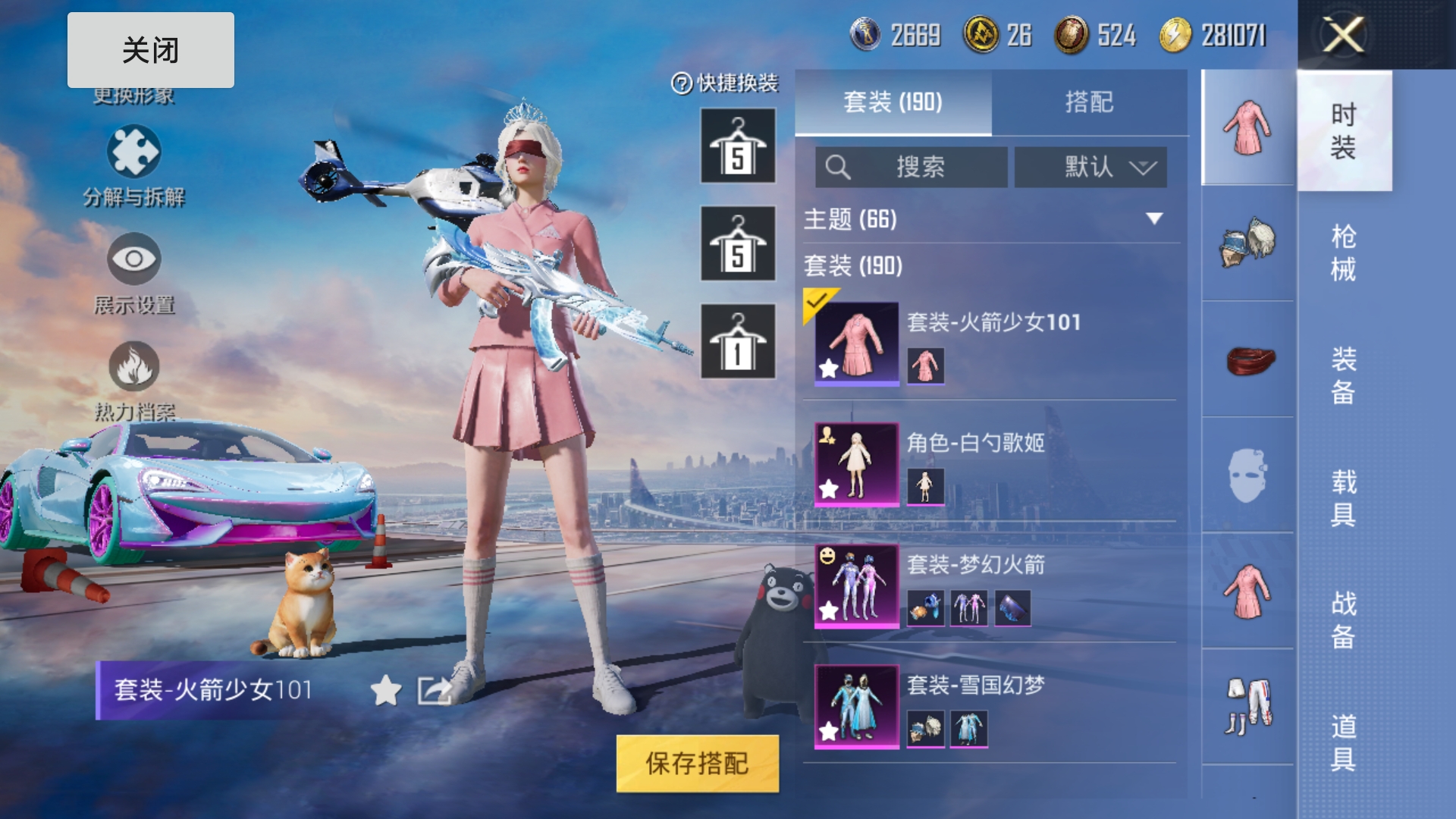Image resolution: width=1456 pixels, height=819 pixels.
Task: Open 热力档案 flame icon
Action: (133, 367)
